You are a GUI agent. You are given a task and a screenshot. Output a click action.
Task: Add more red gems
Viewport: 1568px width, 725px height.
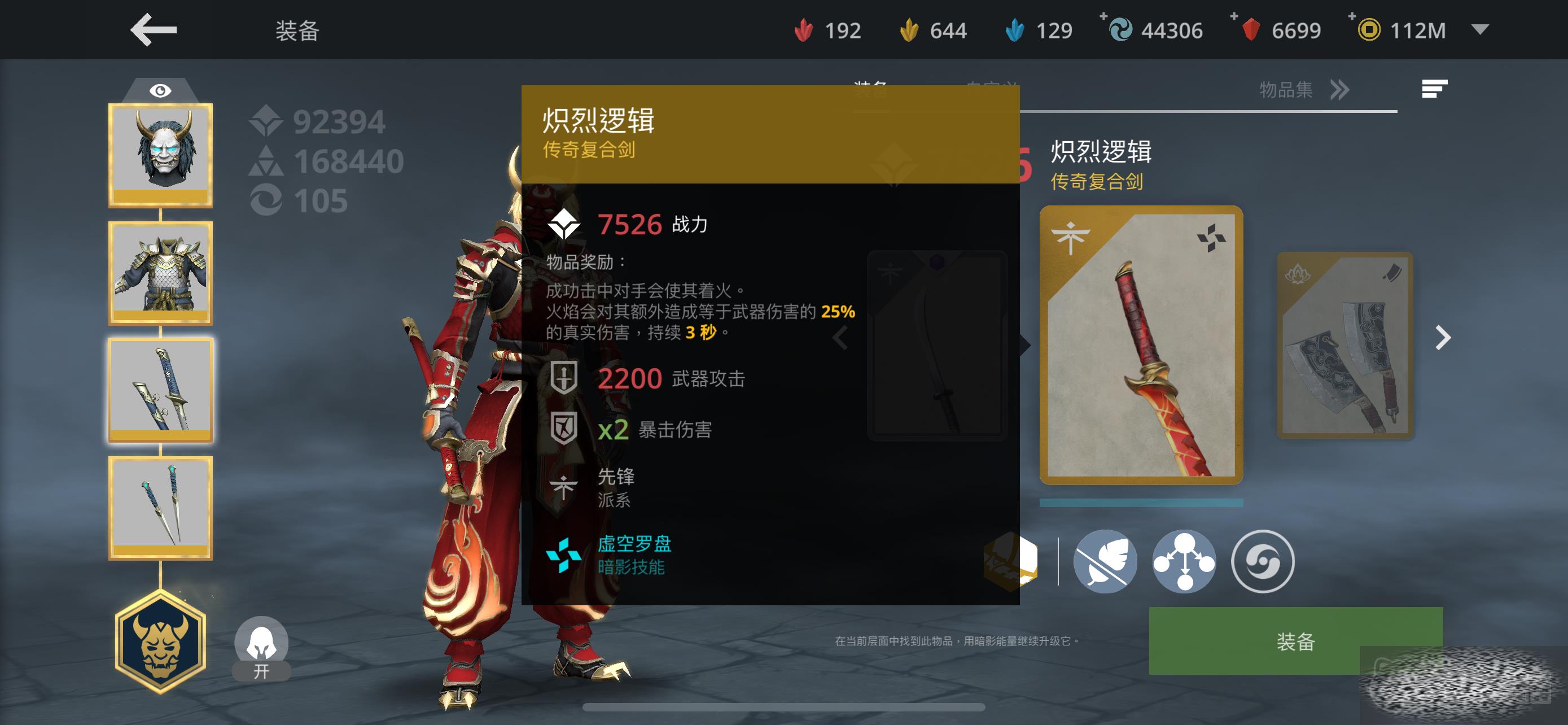1234,17
